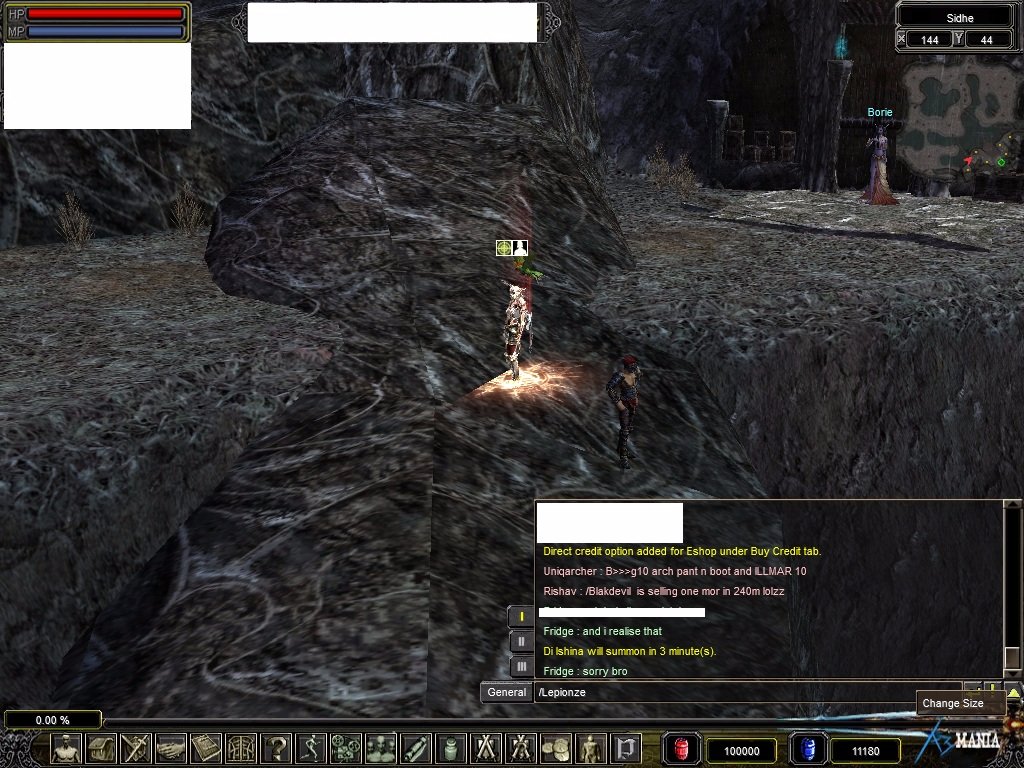Screen dimensions: 1024x768
Task: Switch to chat tab I
Action: coord(520,617)
